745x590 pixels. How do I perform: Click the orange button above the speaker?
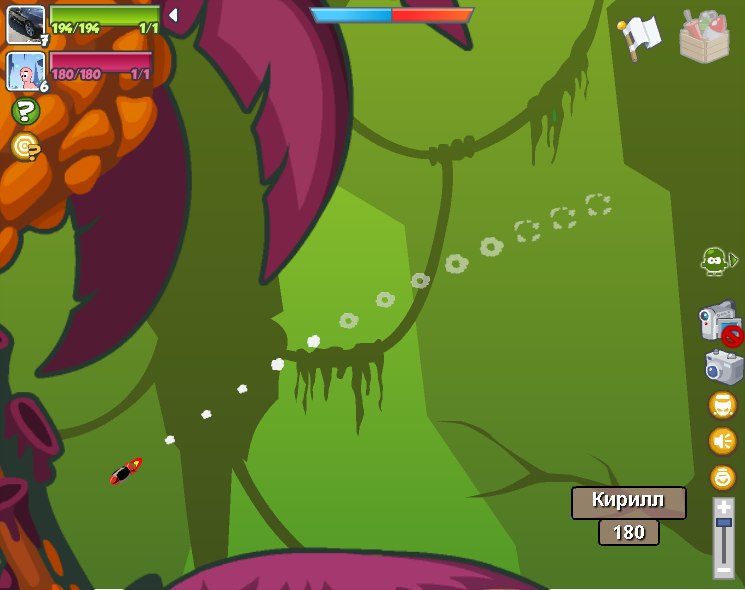coord(722,405)
